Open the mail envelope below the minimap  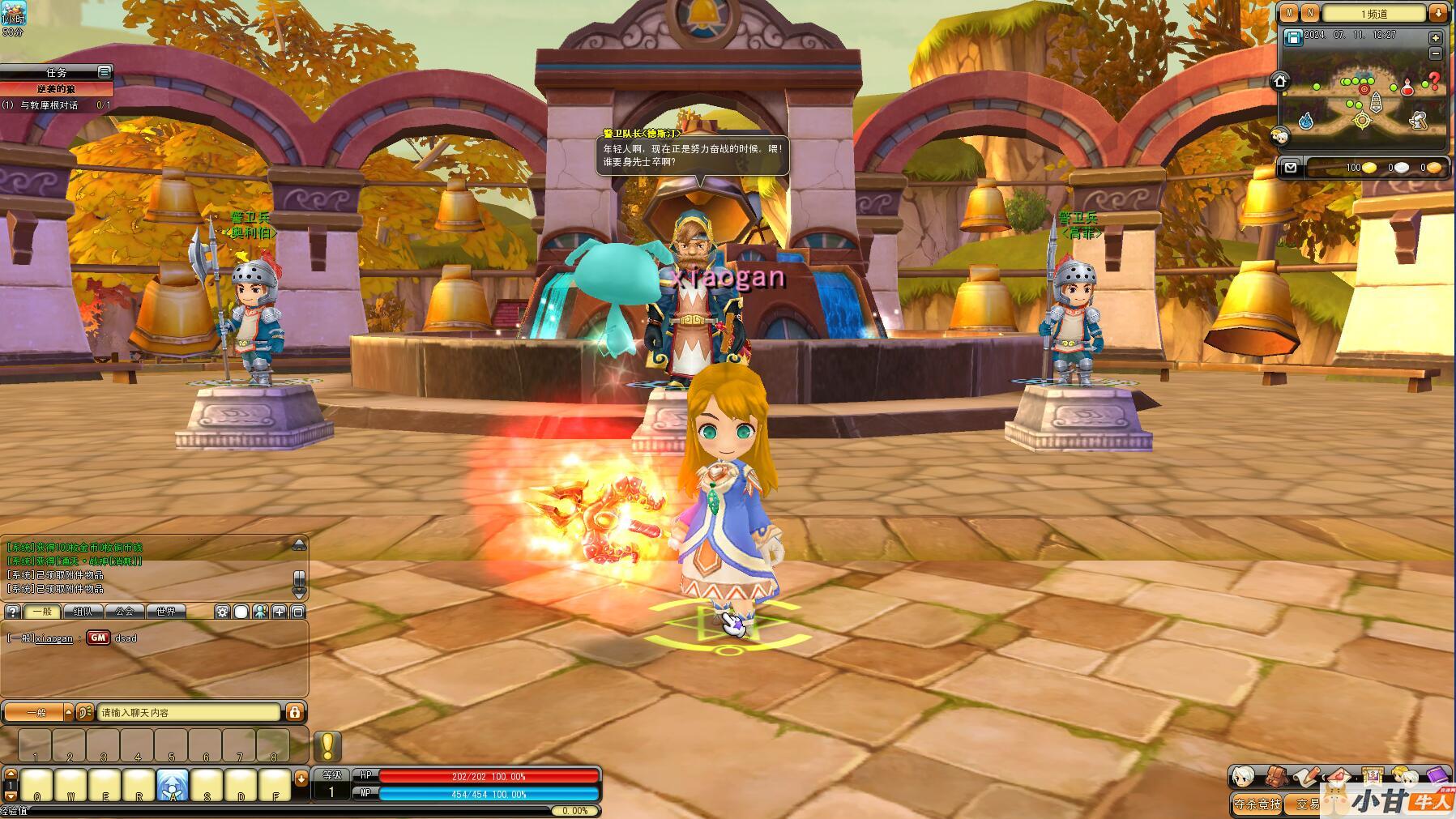(1291, 168)
